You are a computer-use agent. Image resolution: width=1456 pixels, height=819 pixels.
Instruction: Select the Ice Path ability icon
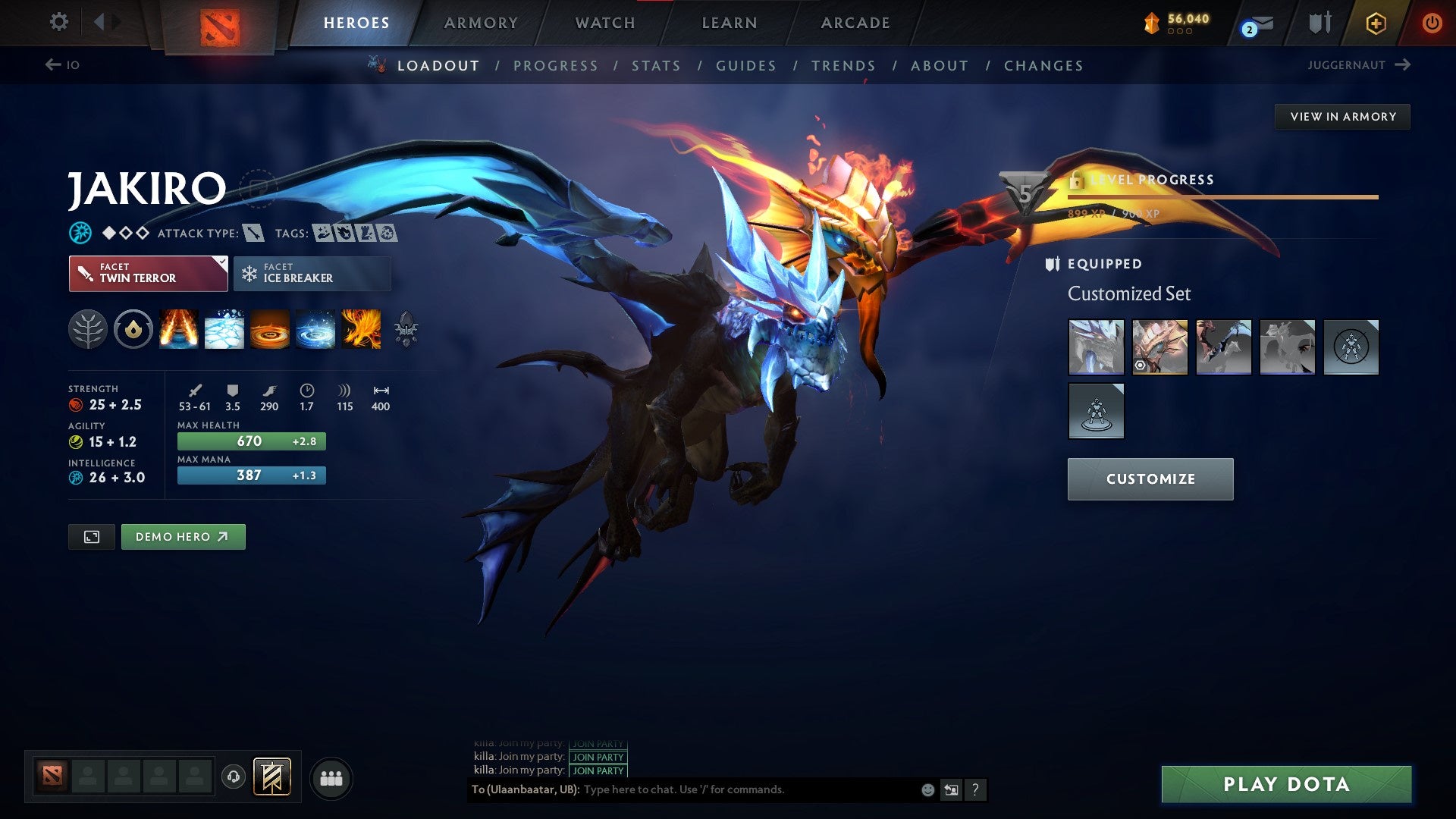point(224,329)
